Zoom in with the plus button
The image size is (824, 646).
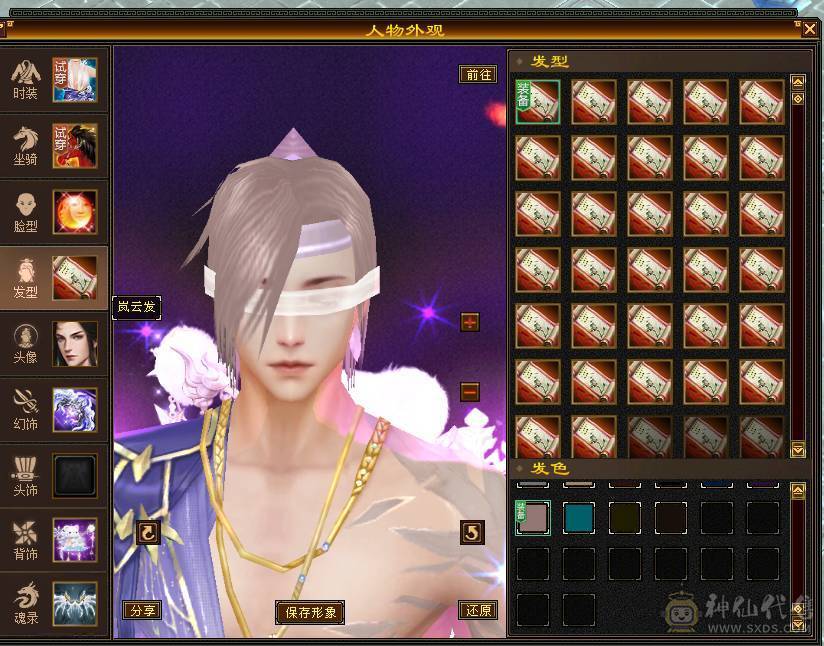click(x=470, y=322)
